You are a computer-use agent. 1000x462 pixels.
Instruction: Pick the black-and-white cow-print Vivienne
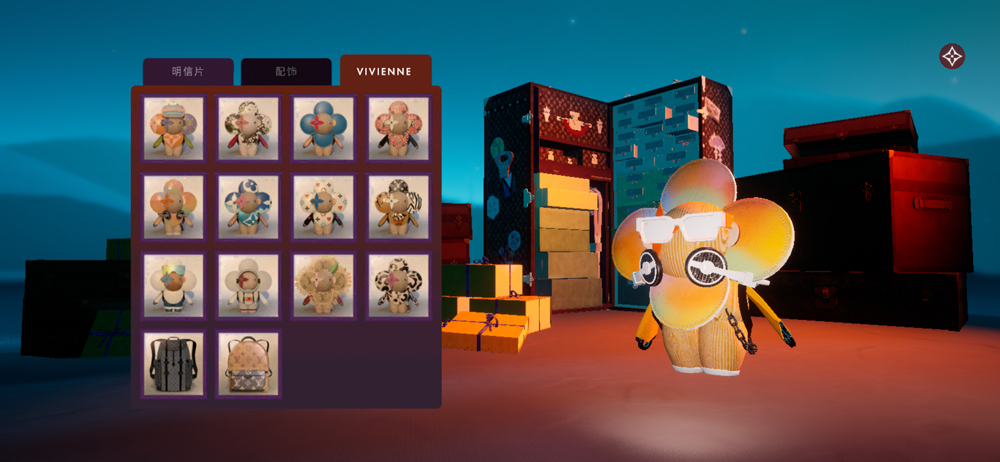[399, 285]
